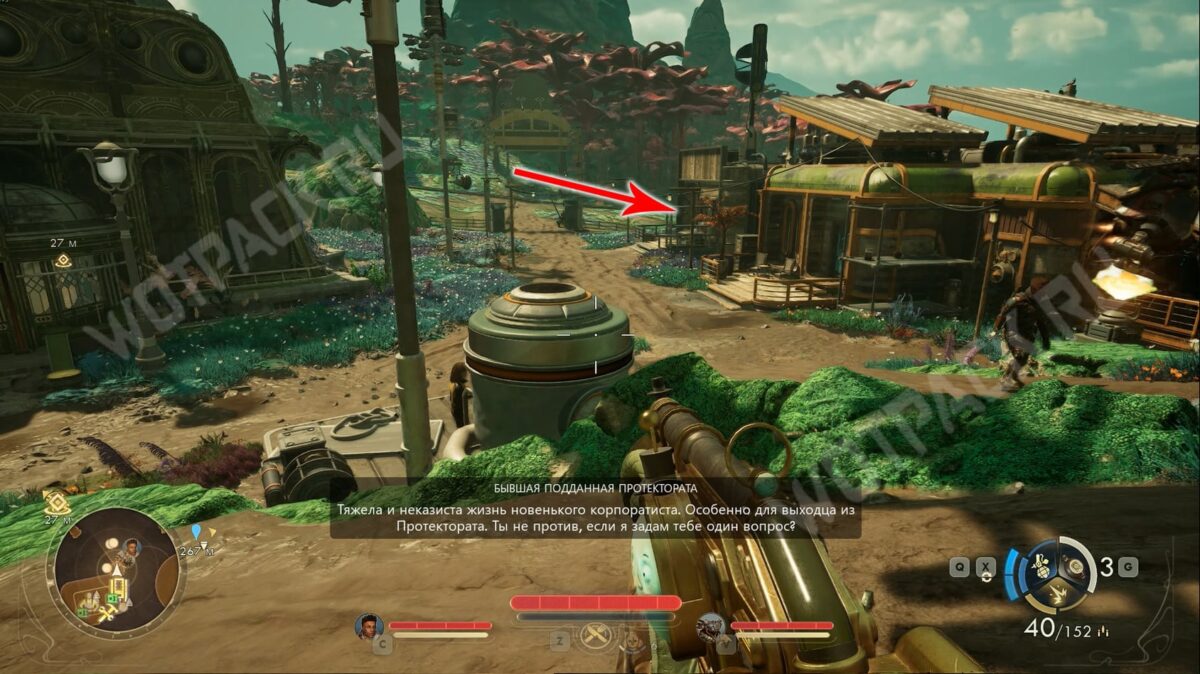Open the circular minimap
This screenshot has height=674, width=1200.
(x=115, y=573)
